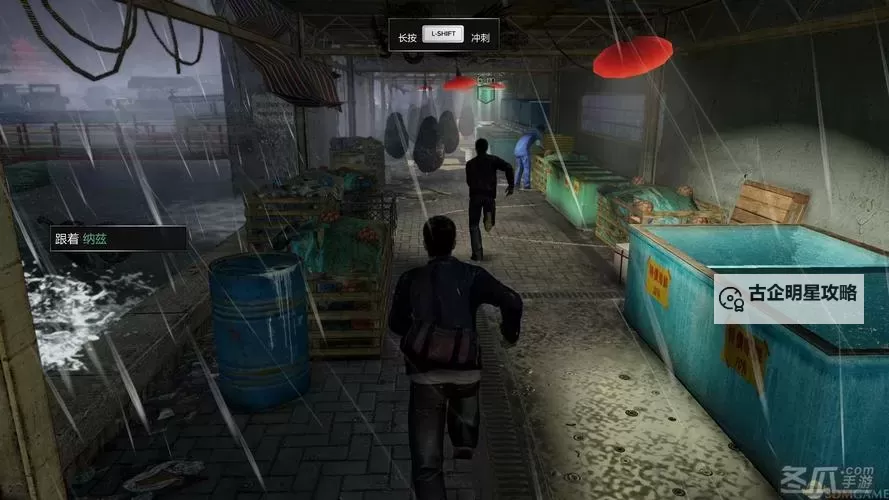Open the 古企明星攻略 overlay button
The image size is (889, 500).
pos(789,296)
